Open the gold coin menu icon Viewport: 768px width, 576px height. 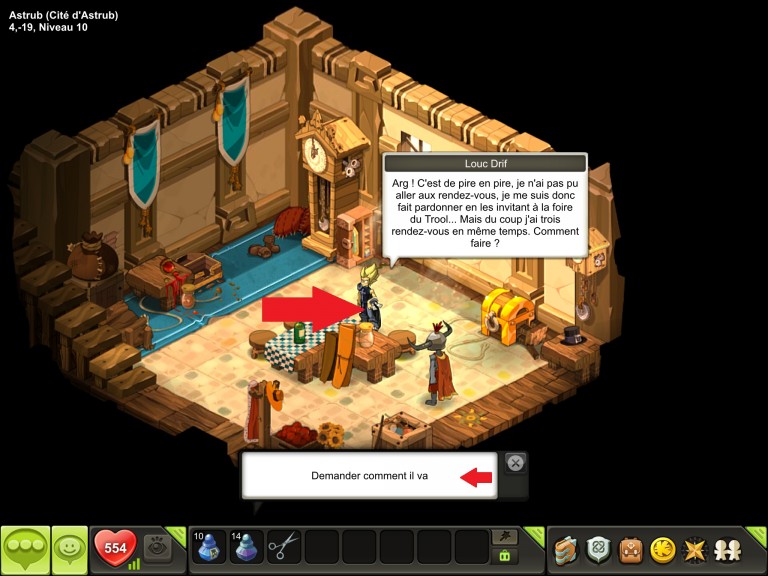tap(662, 549)
